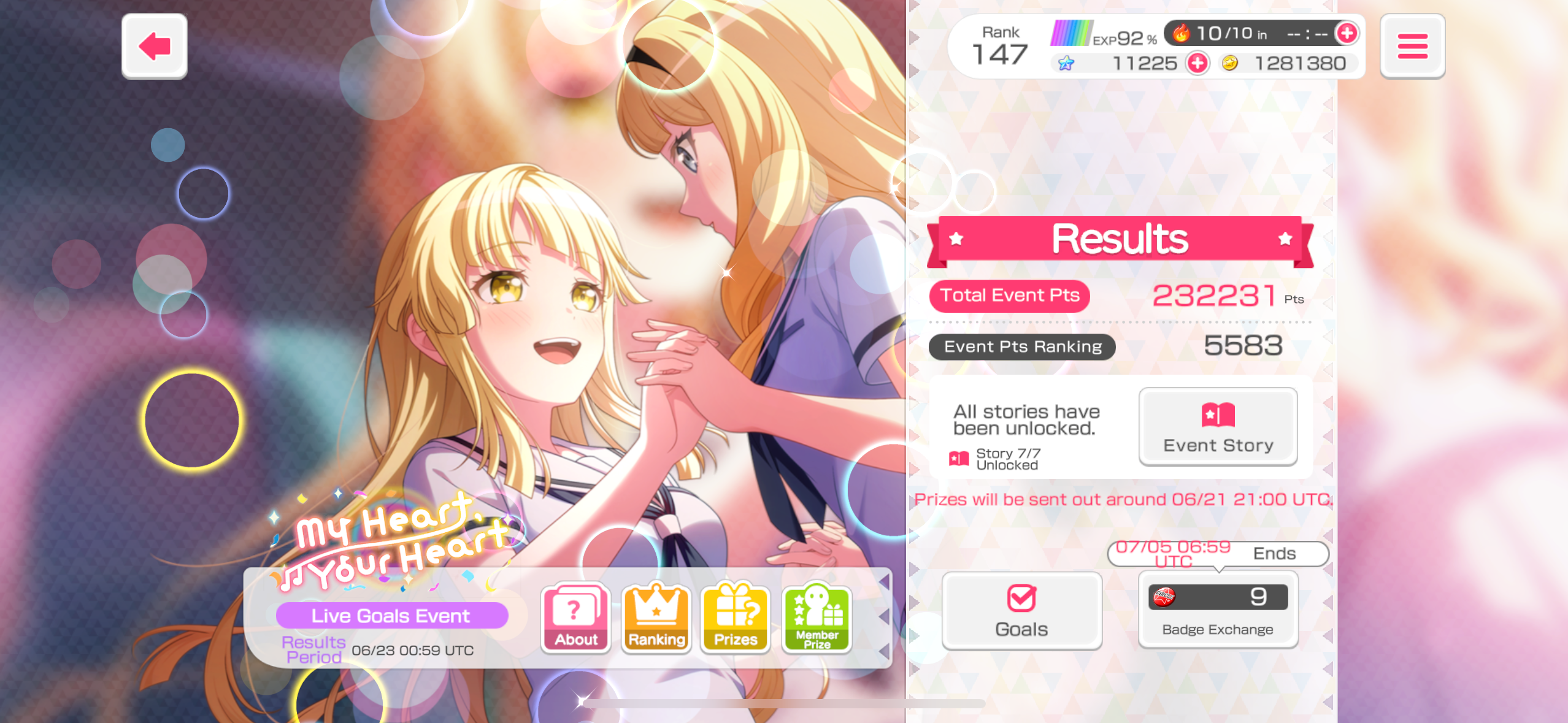Open the hamburger menu

[x=1412, y=46]
